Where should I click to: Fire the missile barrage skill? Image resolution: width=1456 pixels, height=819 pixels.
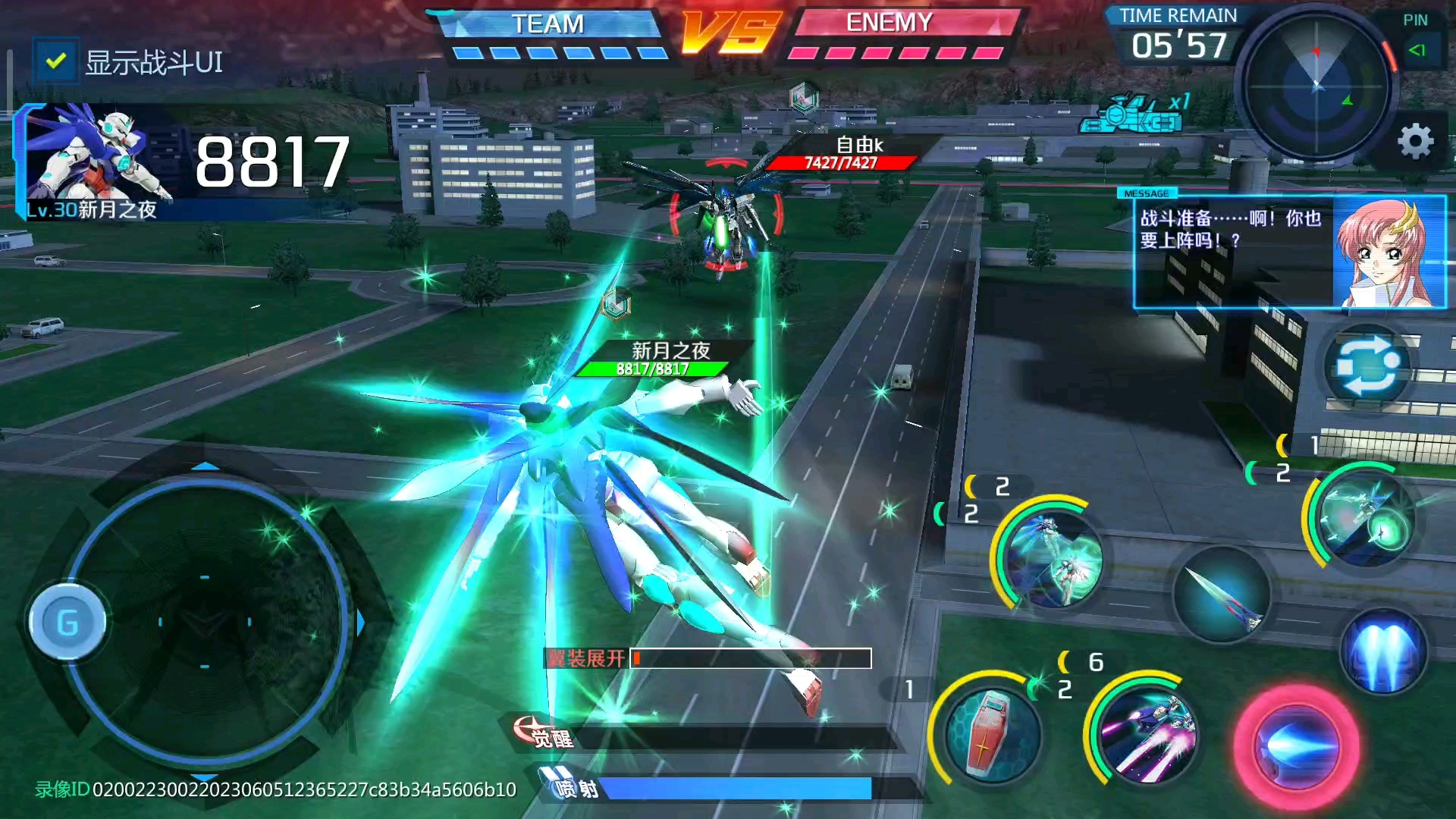[x=1147, y=733]
